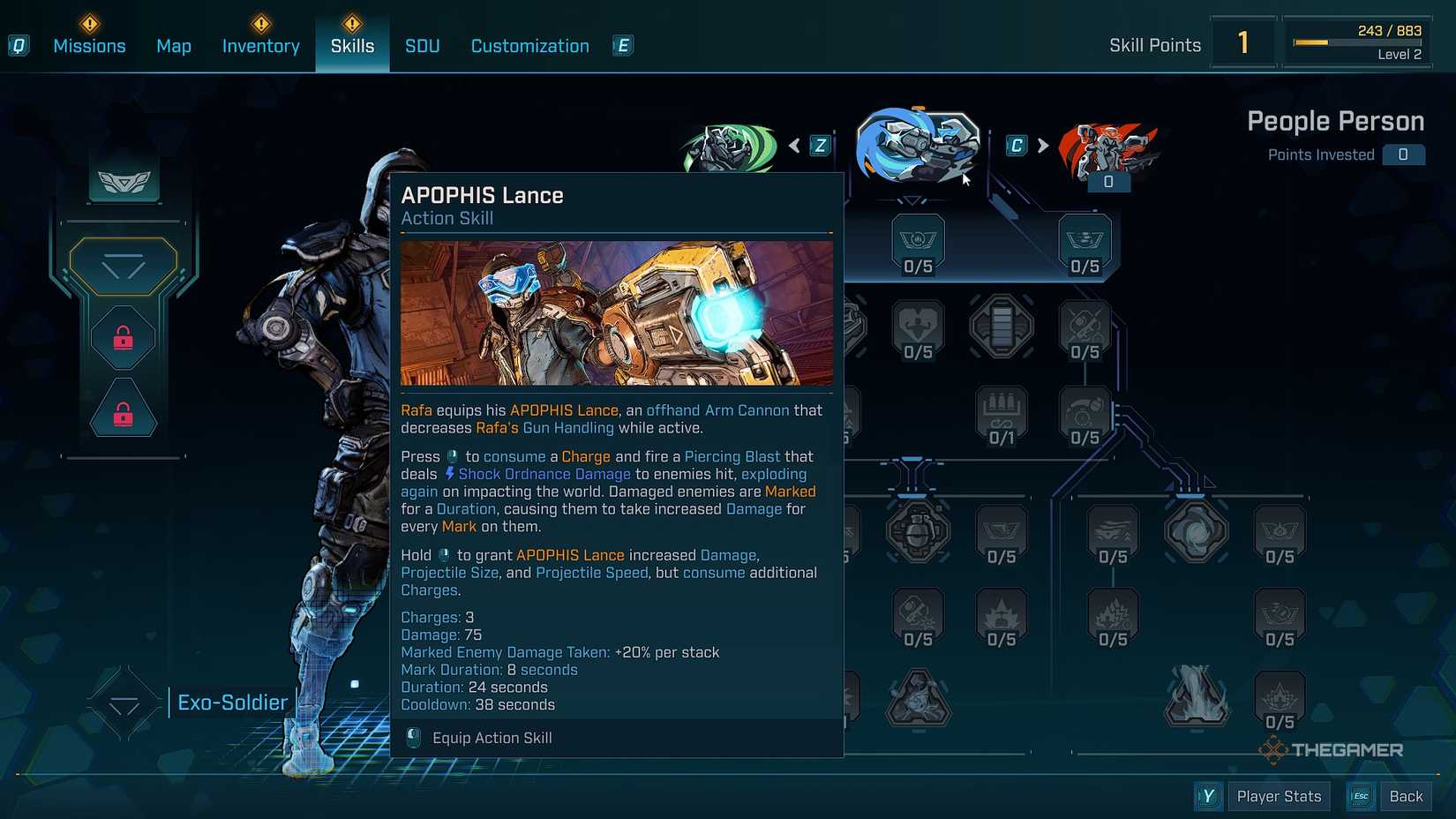This screenshot has width=1456, height=819.
Task: Select the winged emblem skill node below APOPHIS Lance
Action: click(x=918, y=240)
